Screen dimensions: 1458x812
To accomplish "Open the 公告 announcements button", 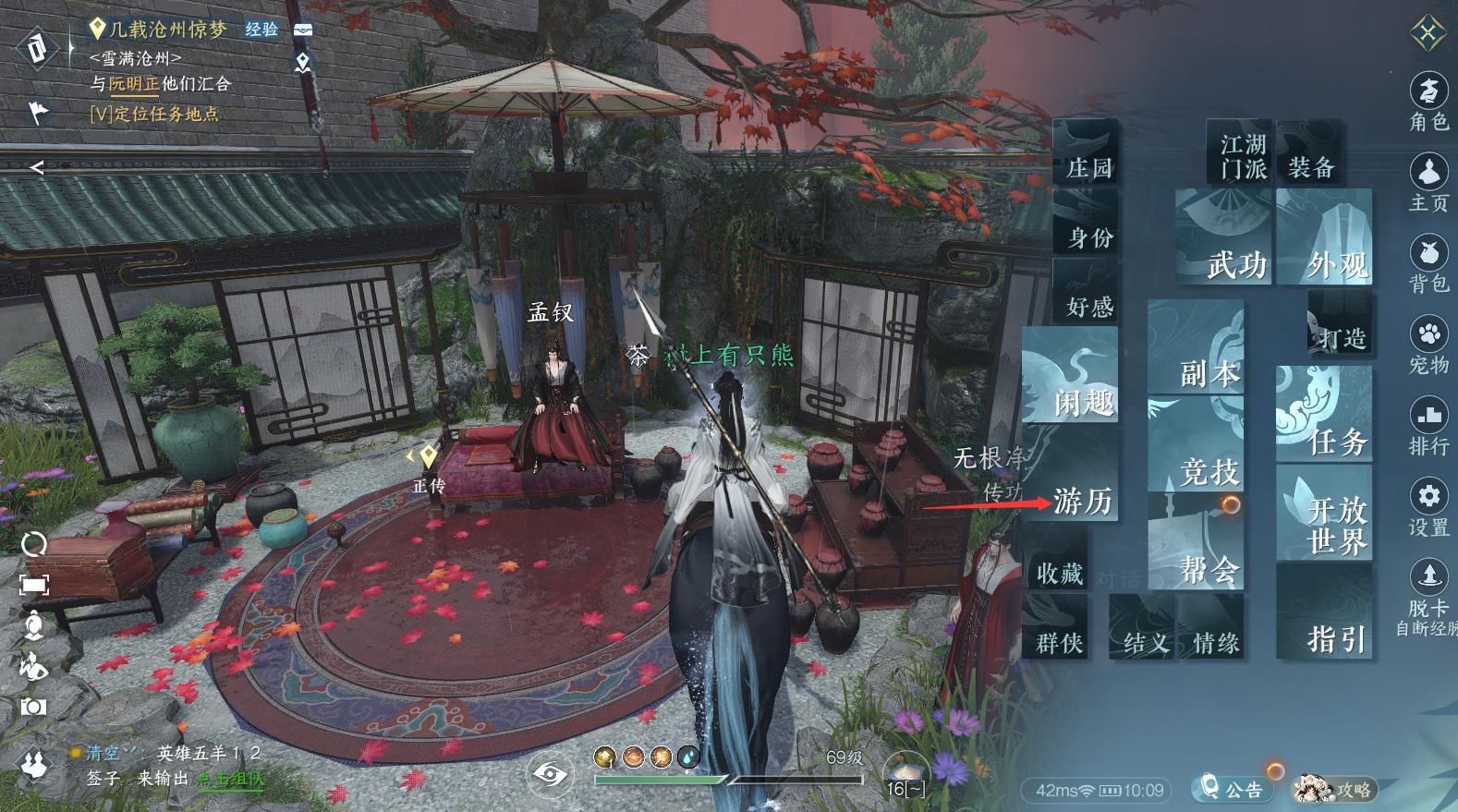I will [x=1231, y=788].
